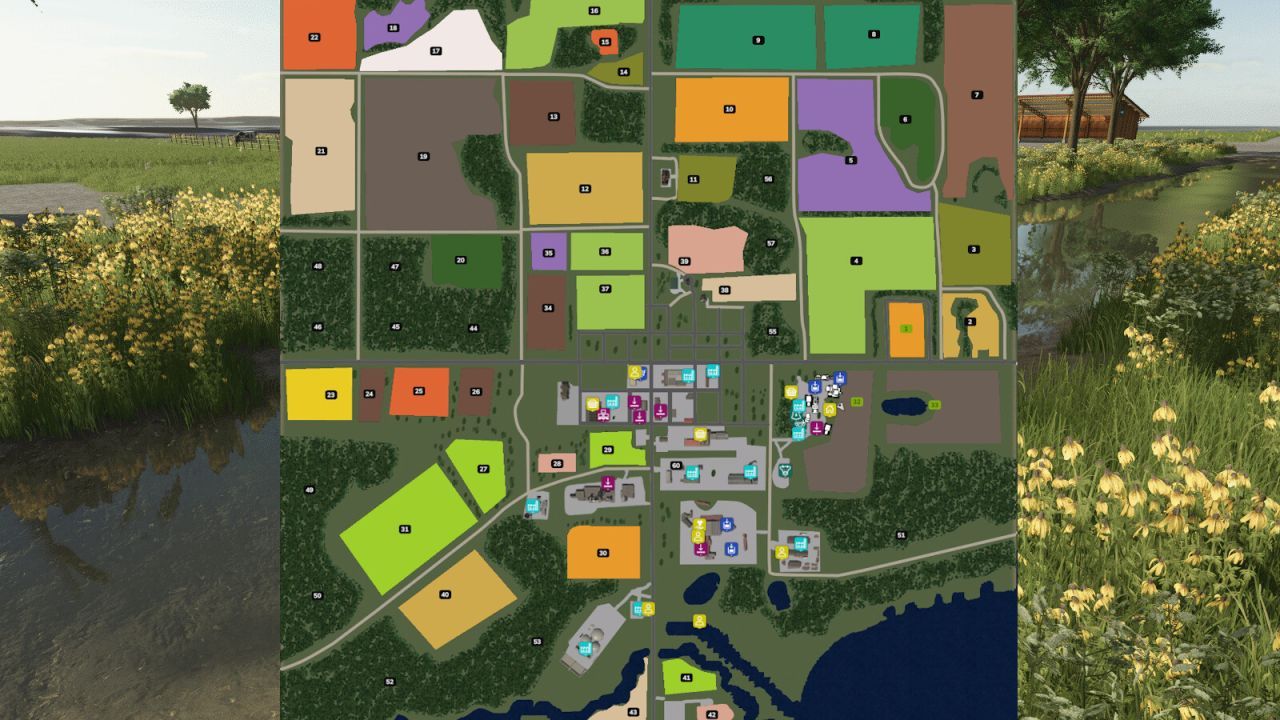Select the blue tool icon near field 51 buildings
The height and width of the screenshot is (720, 1280).
click(731, 547)
